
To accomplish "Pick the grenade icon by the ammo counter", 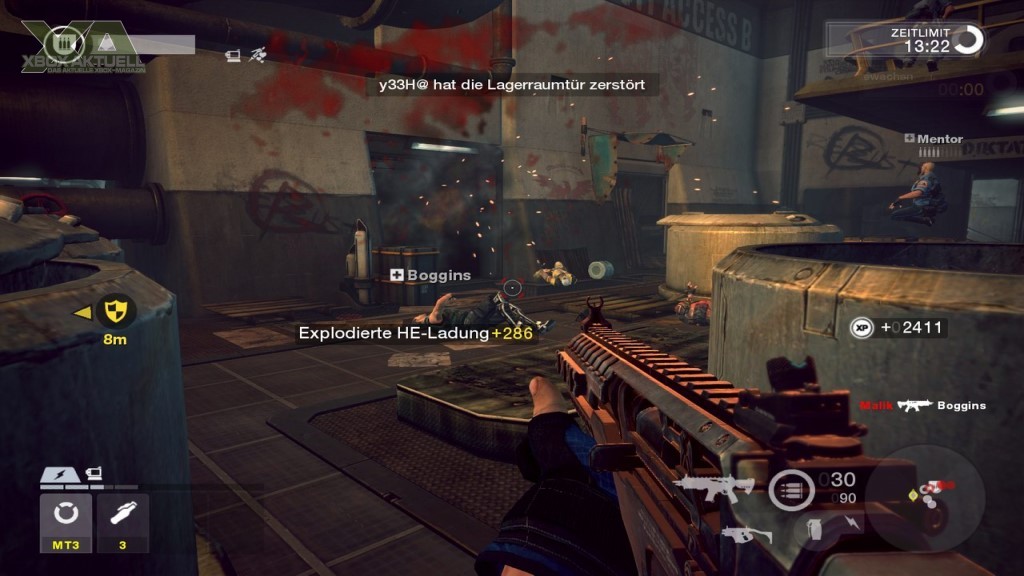I will point(815,527).
